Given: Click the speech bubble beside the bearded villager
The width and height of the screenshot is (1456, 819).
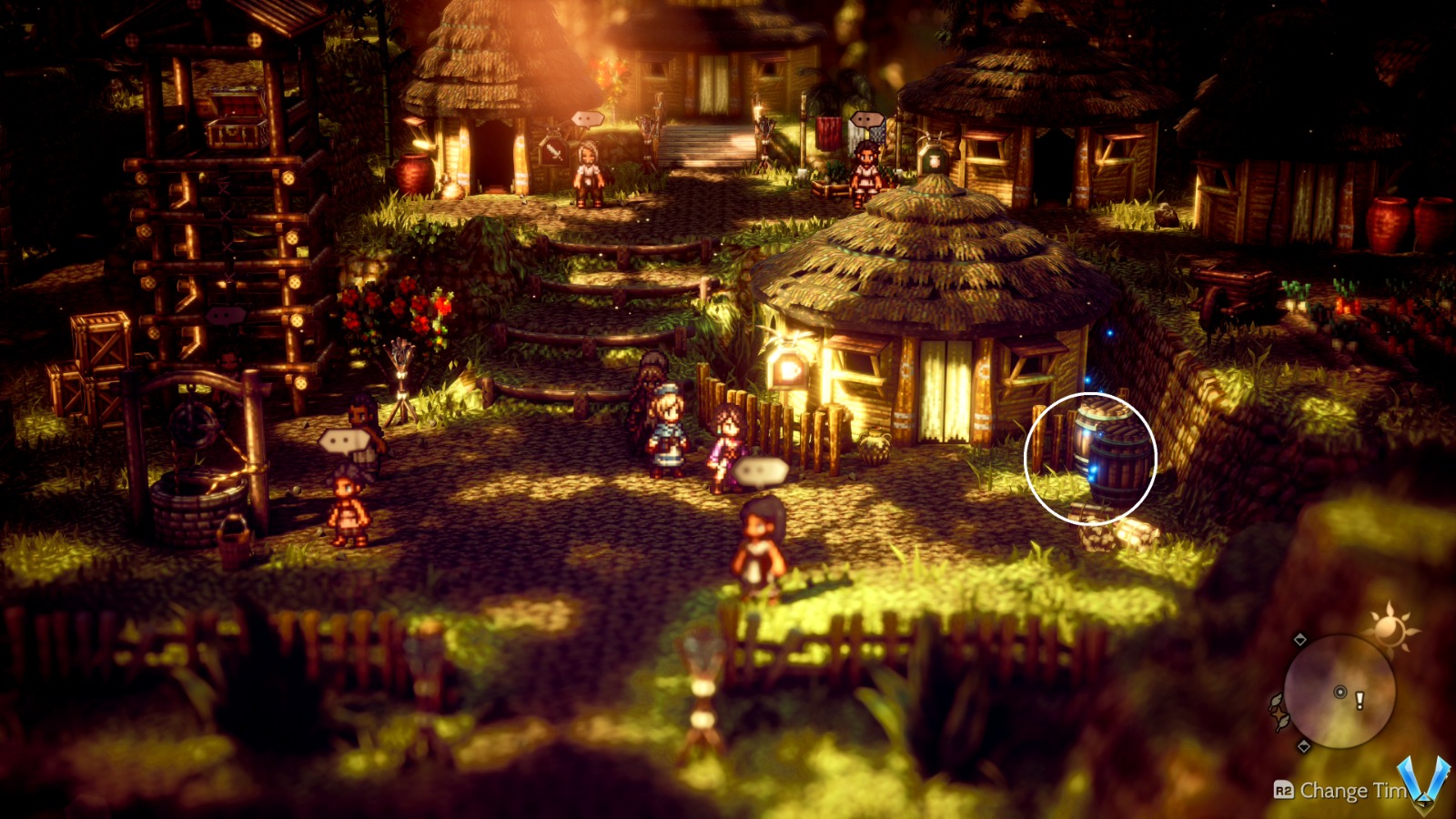Looking at the screenshot, I should pos(866,119).
